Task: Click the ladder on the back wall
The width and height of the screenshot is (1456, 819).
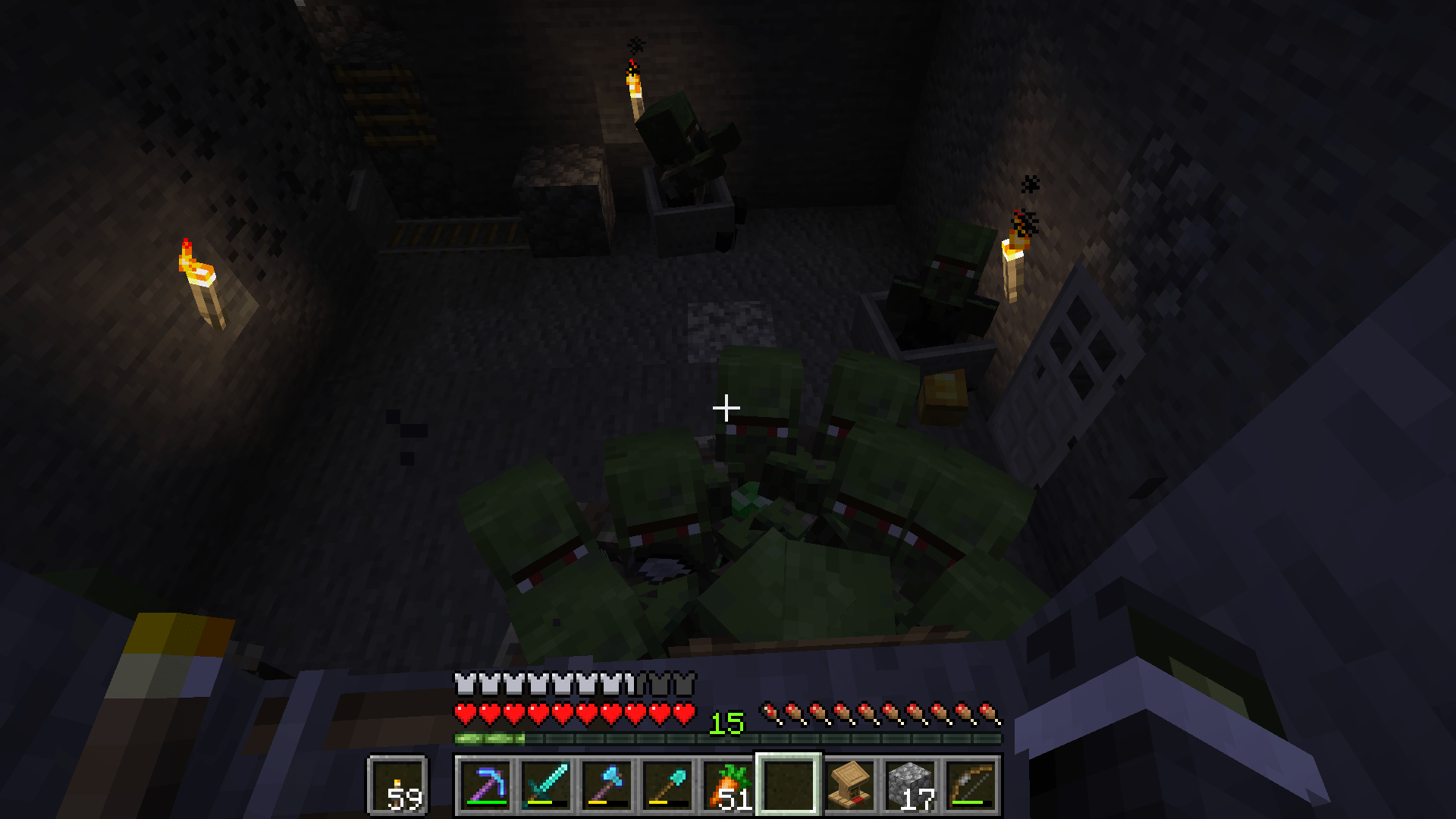Action: point(387,106)
